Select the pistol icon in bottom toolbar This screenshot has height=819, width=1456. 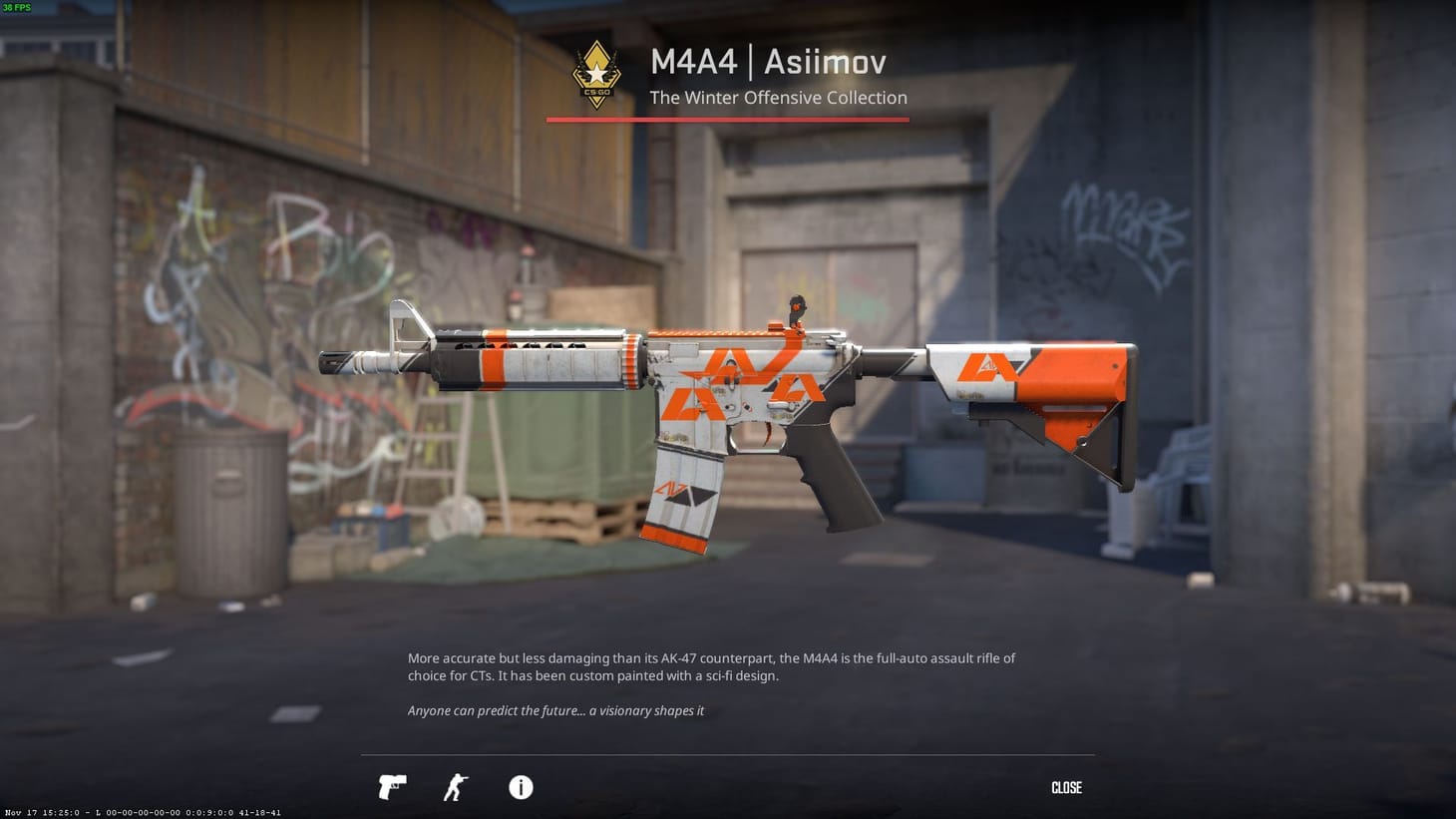[391, 787]
